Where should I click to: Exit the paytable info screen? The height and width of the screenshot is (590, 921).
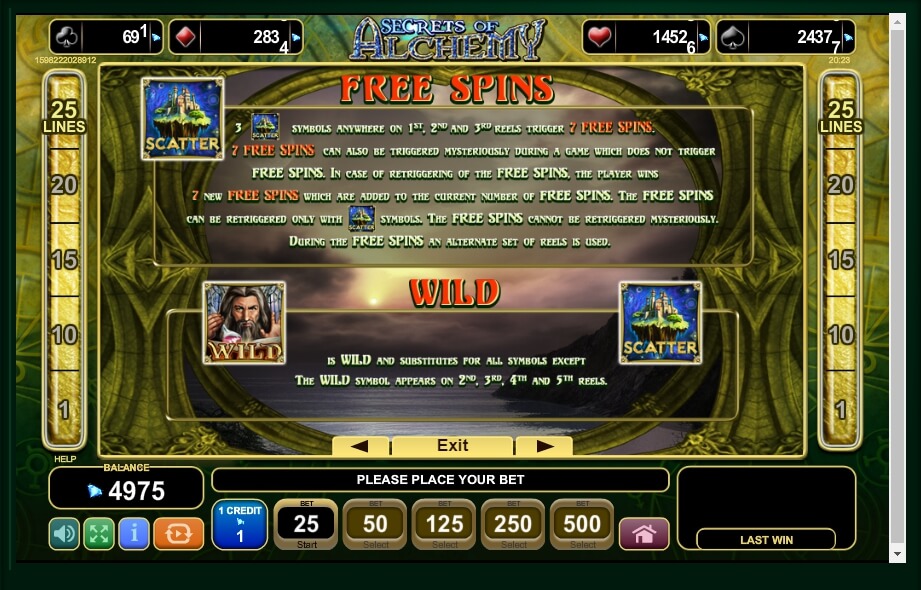coord(452,446)
